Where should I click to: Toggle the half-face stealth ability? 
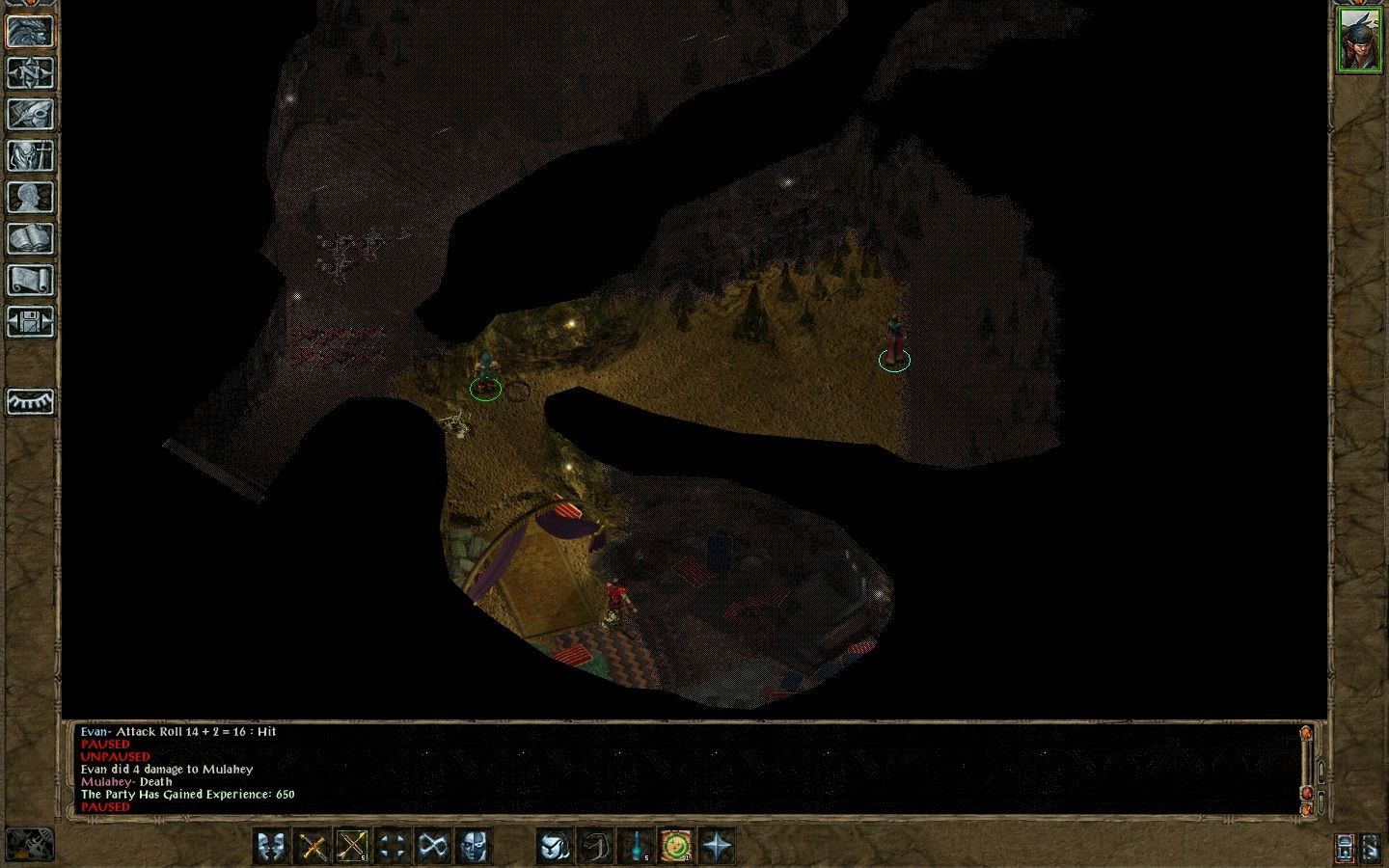[x=474, y=847]
